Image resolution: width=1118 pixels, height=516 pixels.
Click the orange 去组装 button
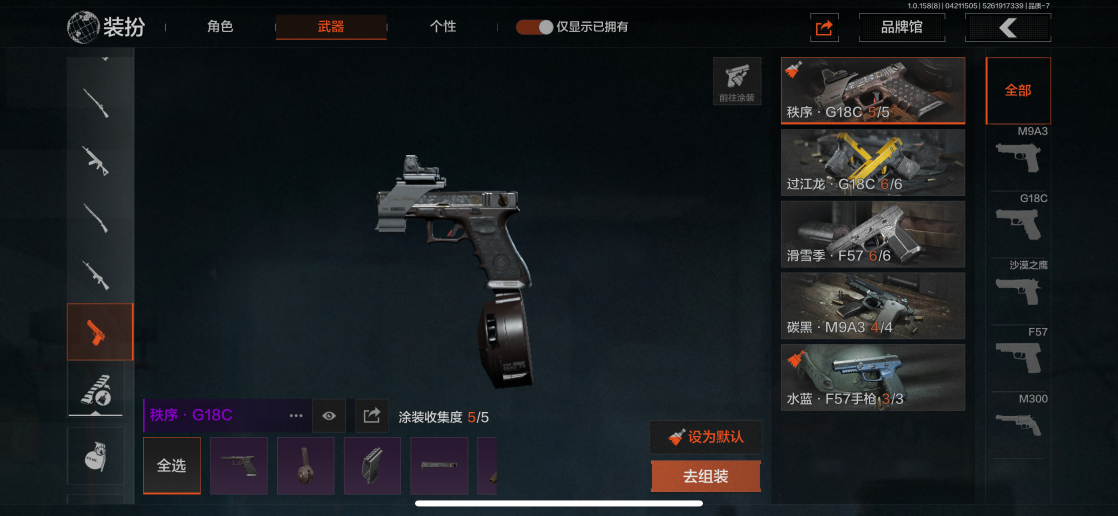coord(705,476)
